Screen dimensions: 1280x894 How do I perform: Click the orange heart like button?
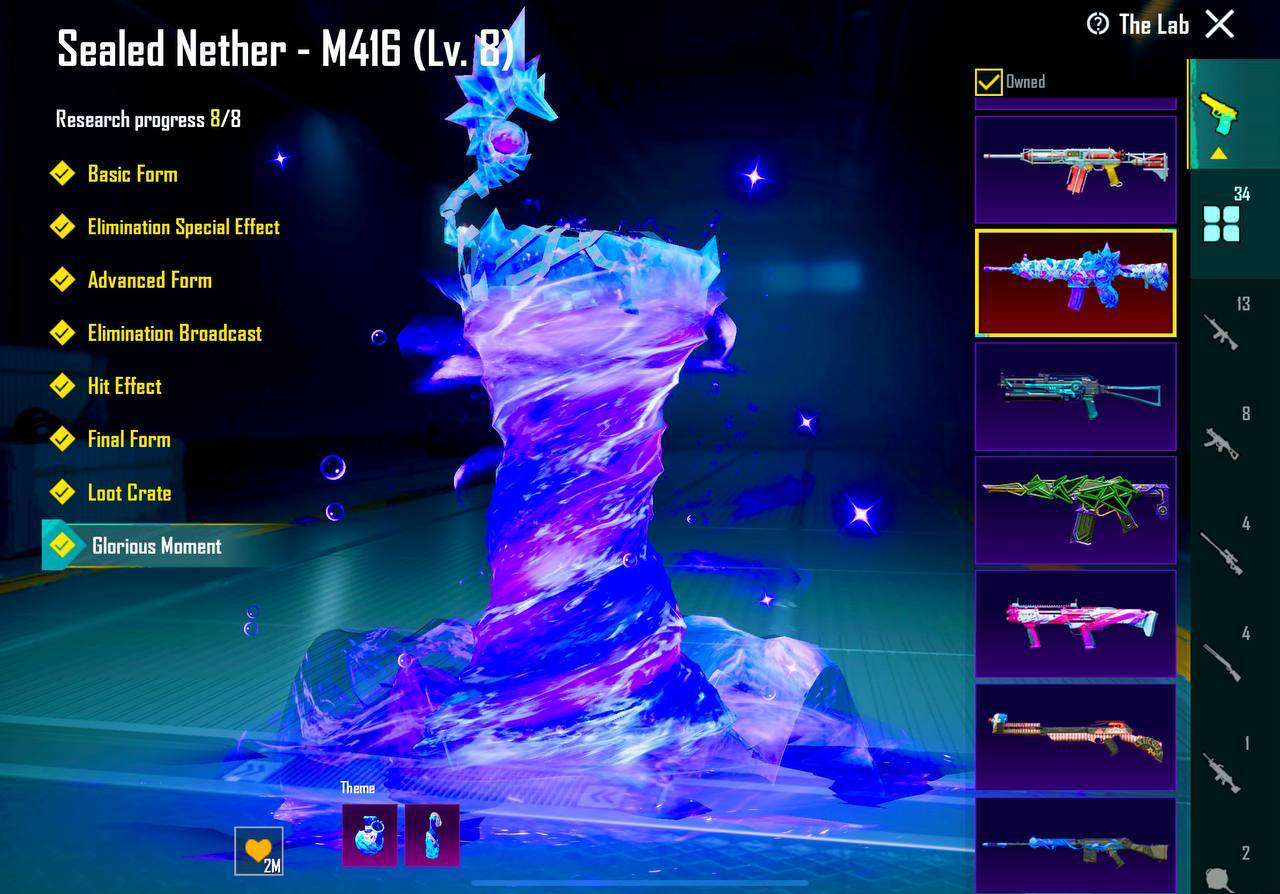coord(258,851)
